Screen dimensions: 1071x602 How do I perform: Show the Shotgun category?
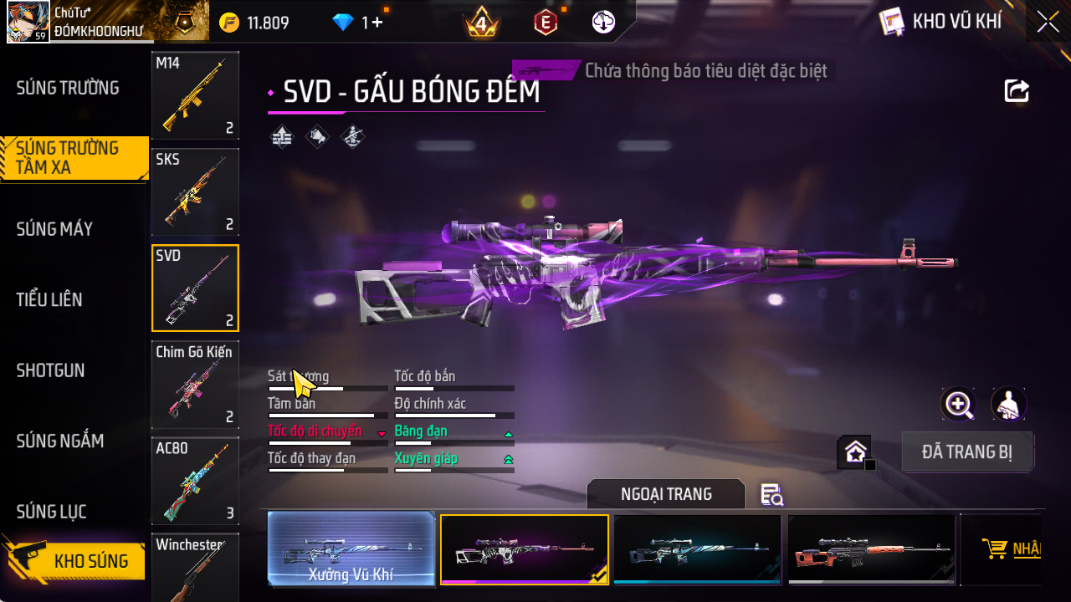coord(51,370)
